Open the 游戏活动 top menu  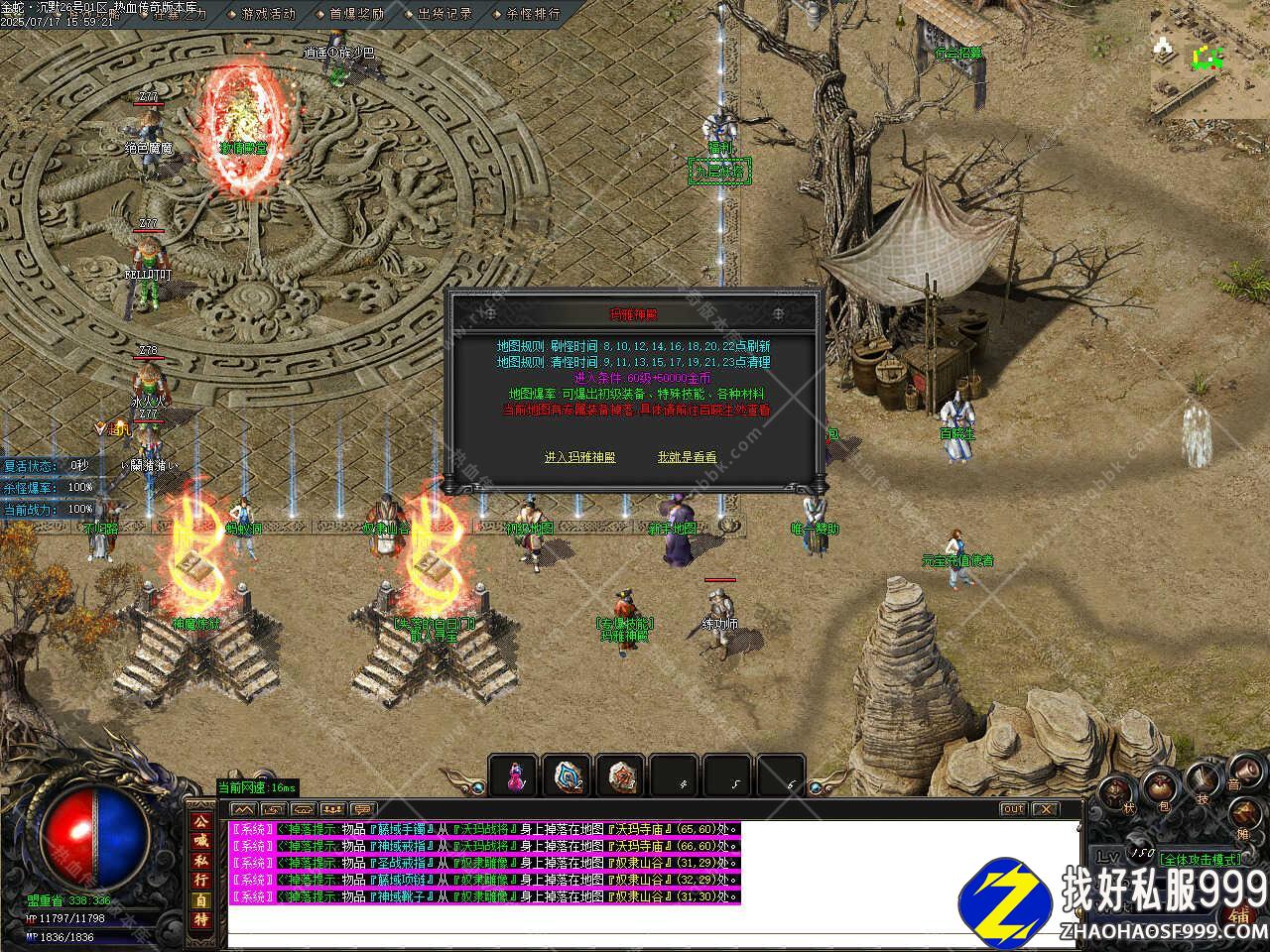(268, 14)
